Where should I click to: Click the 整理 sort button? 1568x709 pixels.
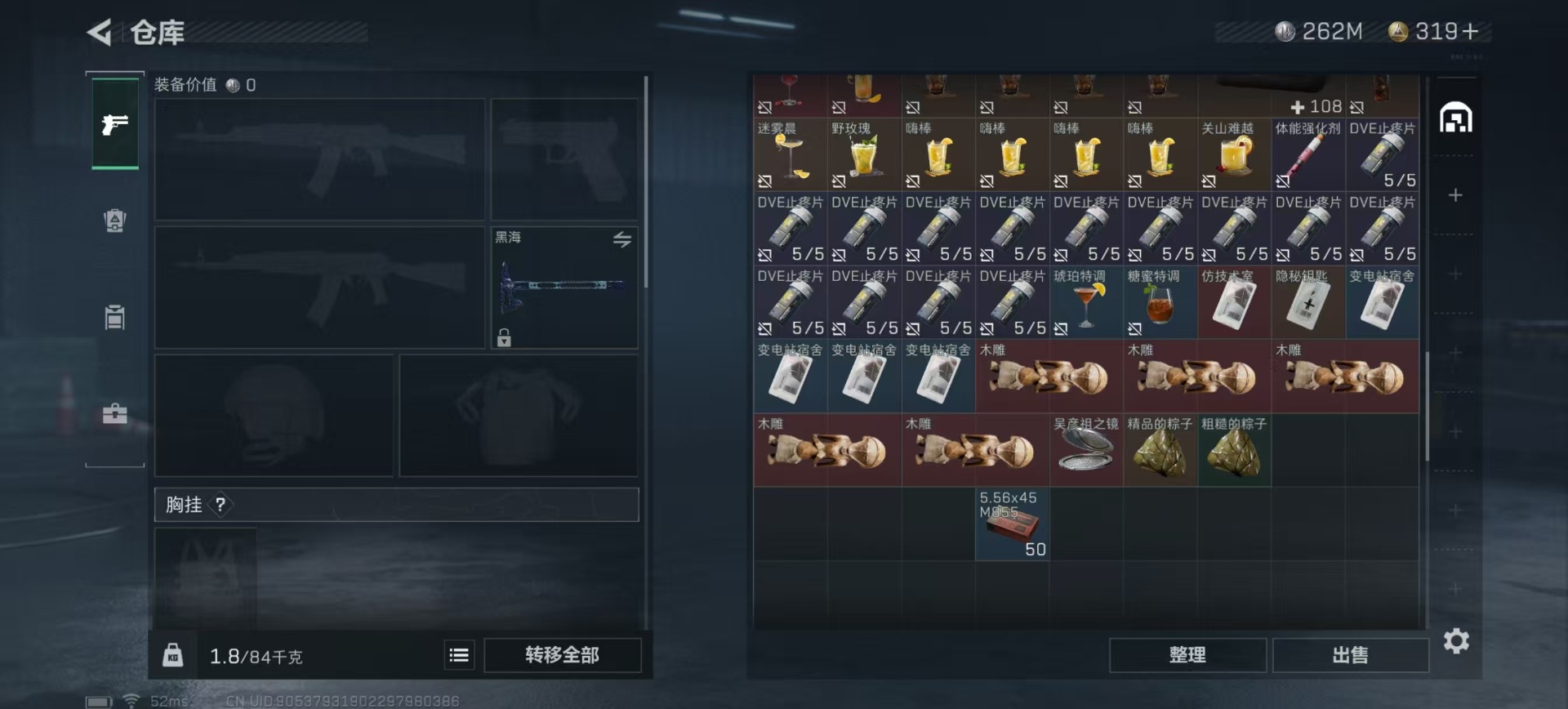[x=1187, y=655]
